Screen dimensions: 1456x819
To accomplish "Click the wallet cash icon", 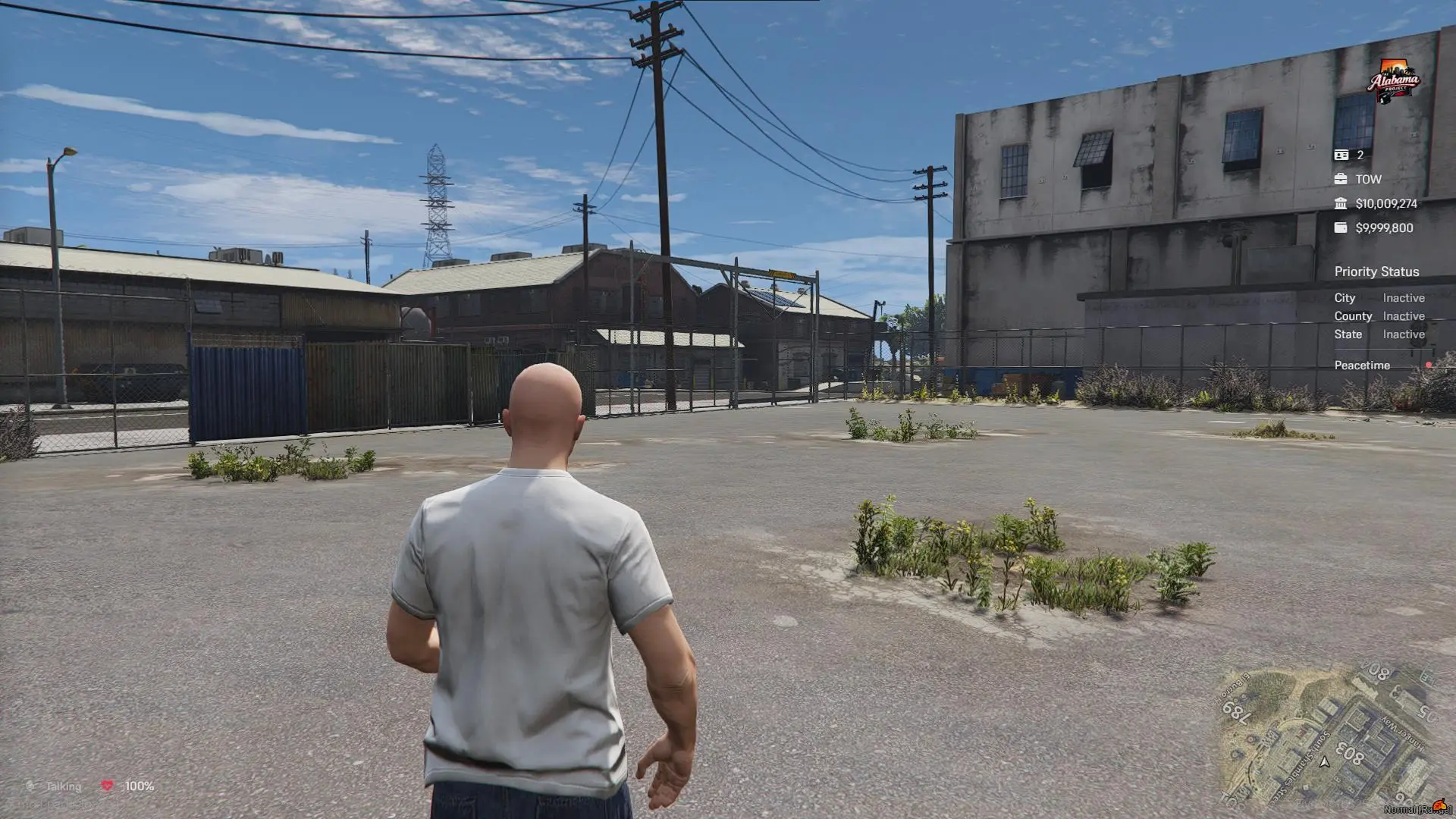I will (x=1341, y=227).
